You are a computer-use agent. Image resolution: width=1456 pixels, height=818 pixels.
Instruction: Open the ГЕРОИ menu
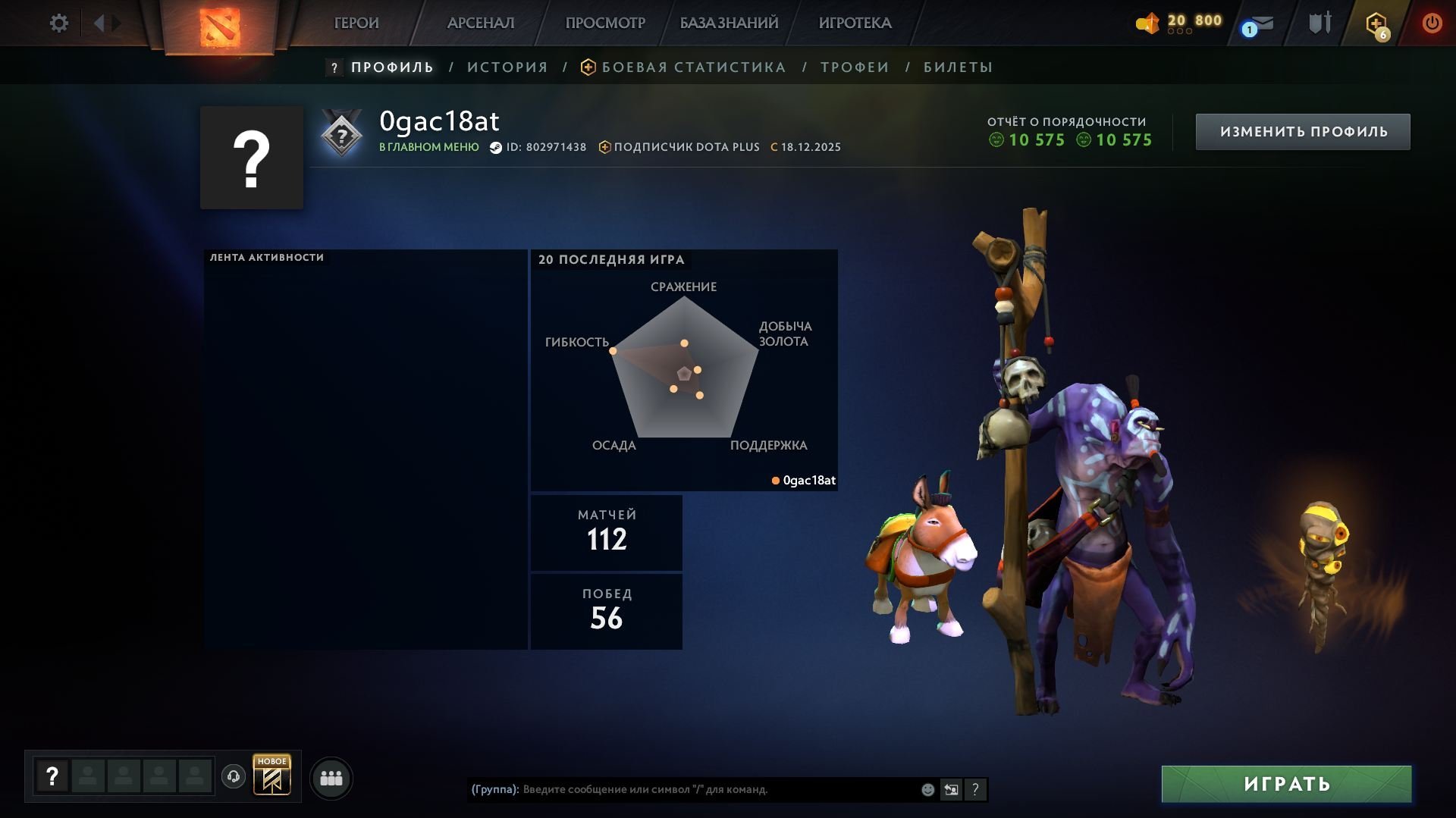(x=355, y=23)
